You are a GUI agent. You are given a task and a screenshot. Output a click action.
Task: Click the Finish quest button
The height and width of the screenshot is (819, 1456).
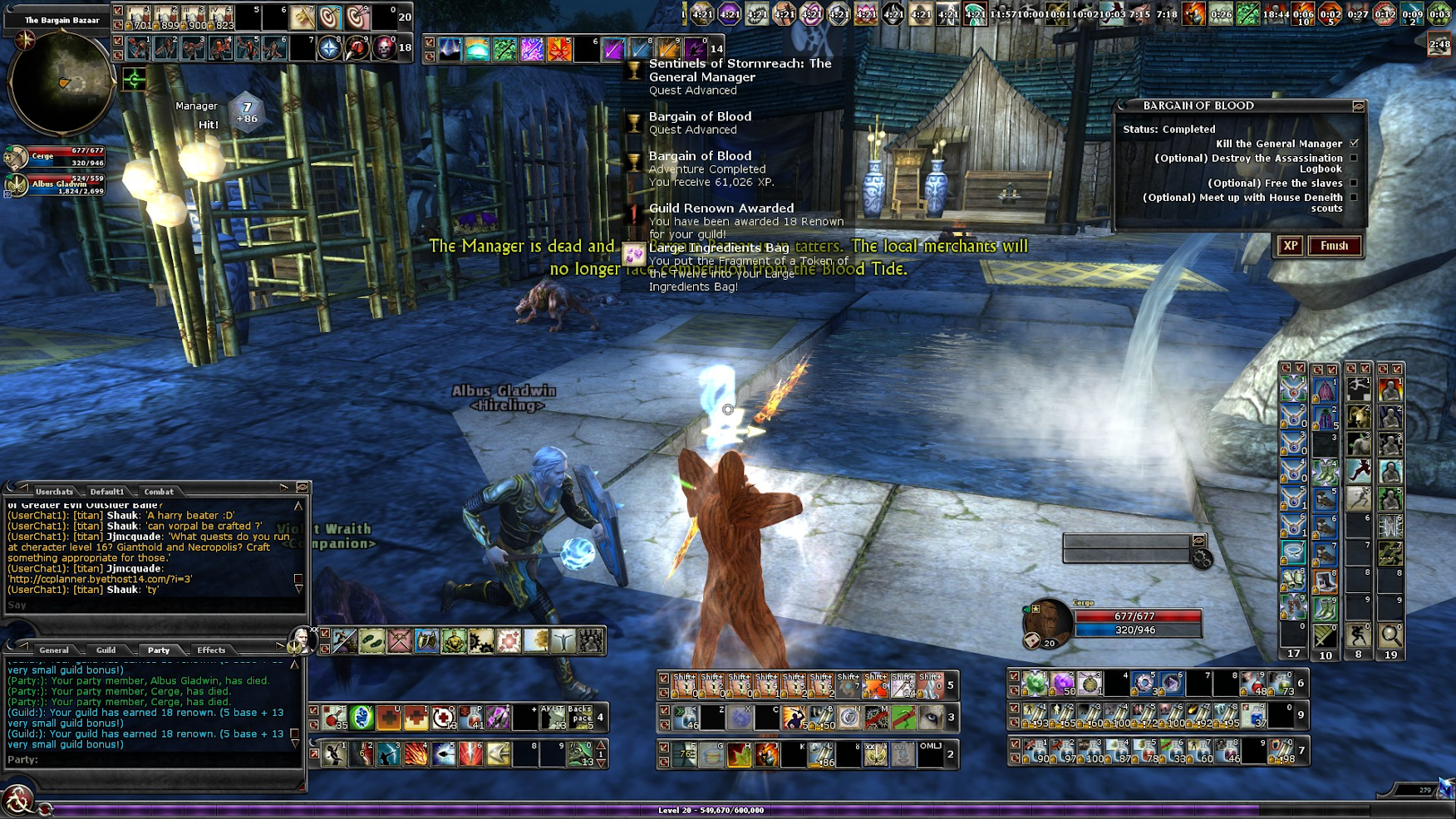click(1334, 246)
